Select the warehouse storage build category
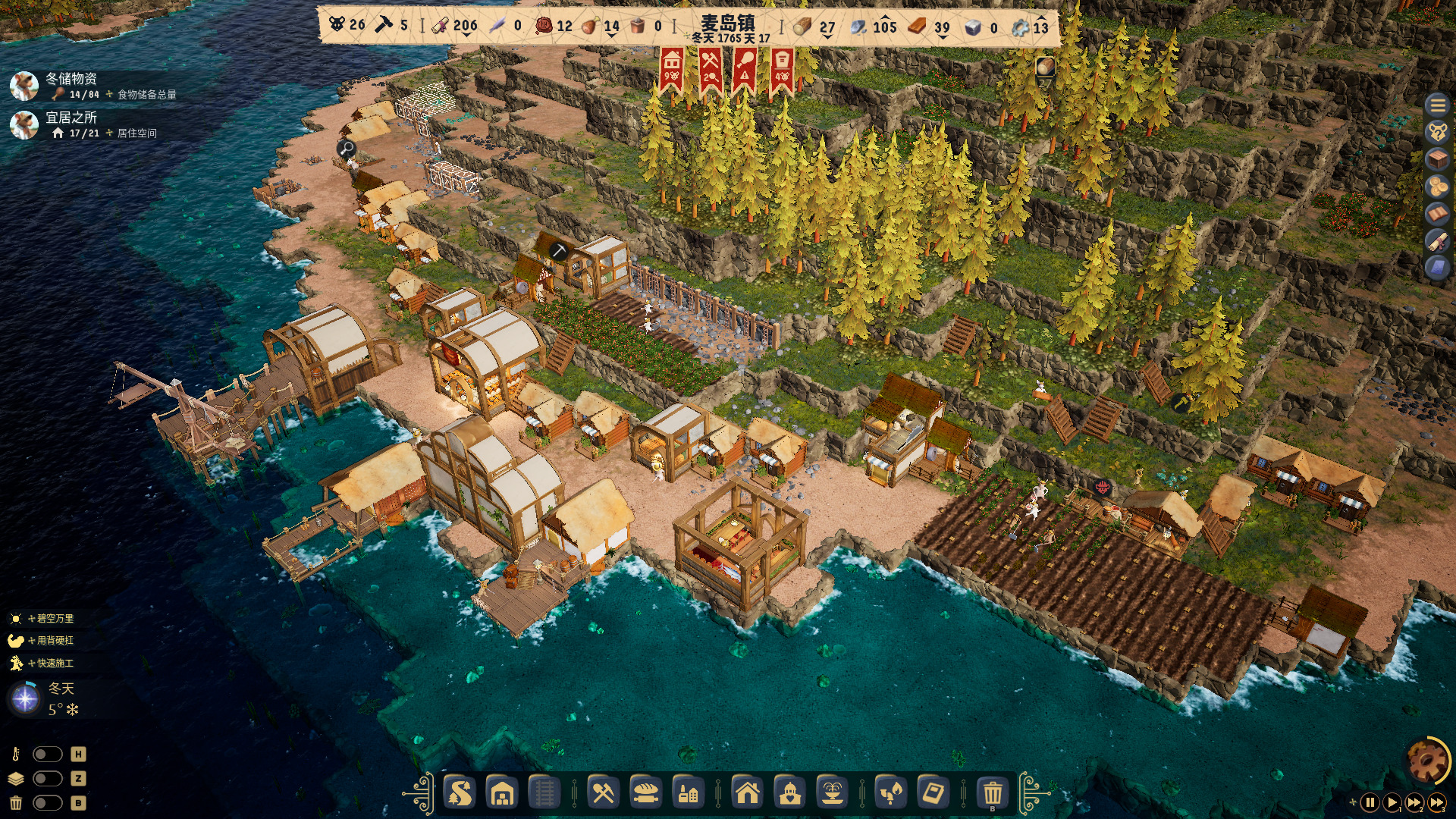This screenshot has width=1456, height=819. click(x=502, y=794)
